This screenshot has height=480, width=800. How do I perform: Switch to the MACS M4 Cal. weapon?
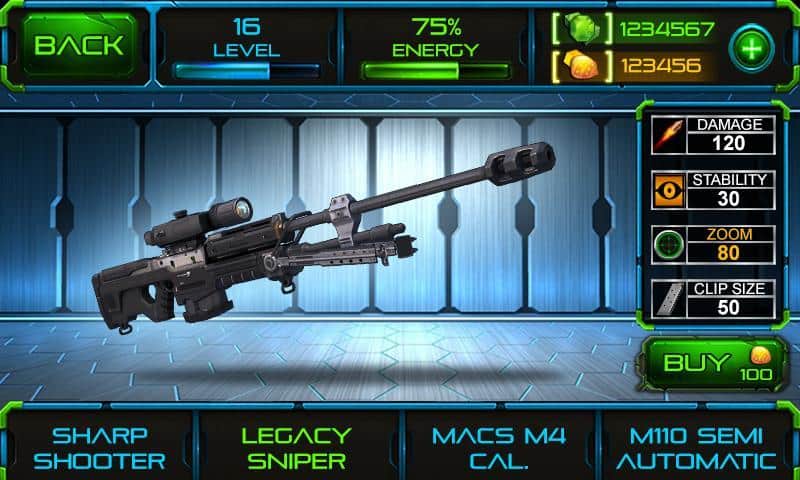(x=498, y=448)
